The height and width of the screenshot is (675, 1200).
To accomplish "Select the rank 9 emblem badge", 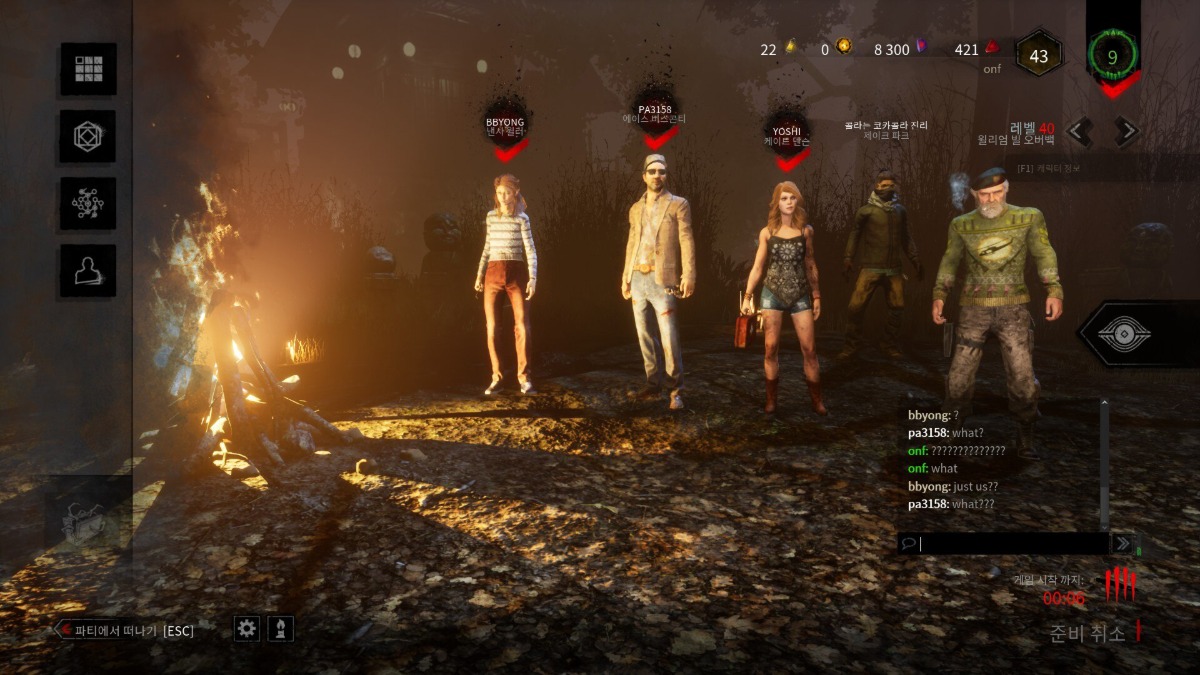I will [x=1112, y=57].
